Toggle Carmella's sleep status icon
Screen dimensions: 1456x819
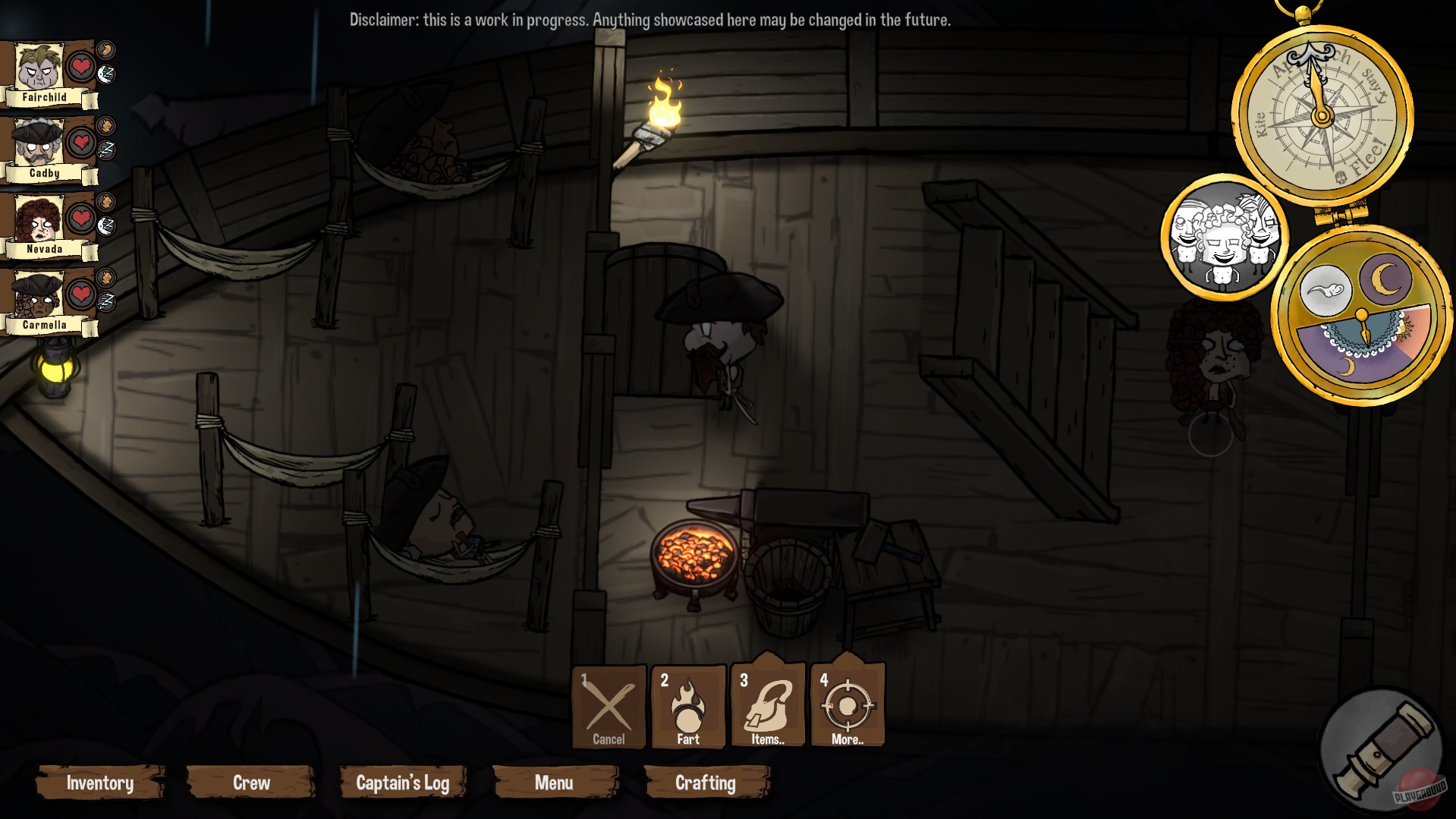(105, 299)
